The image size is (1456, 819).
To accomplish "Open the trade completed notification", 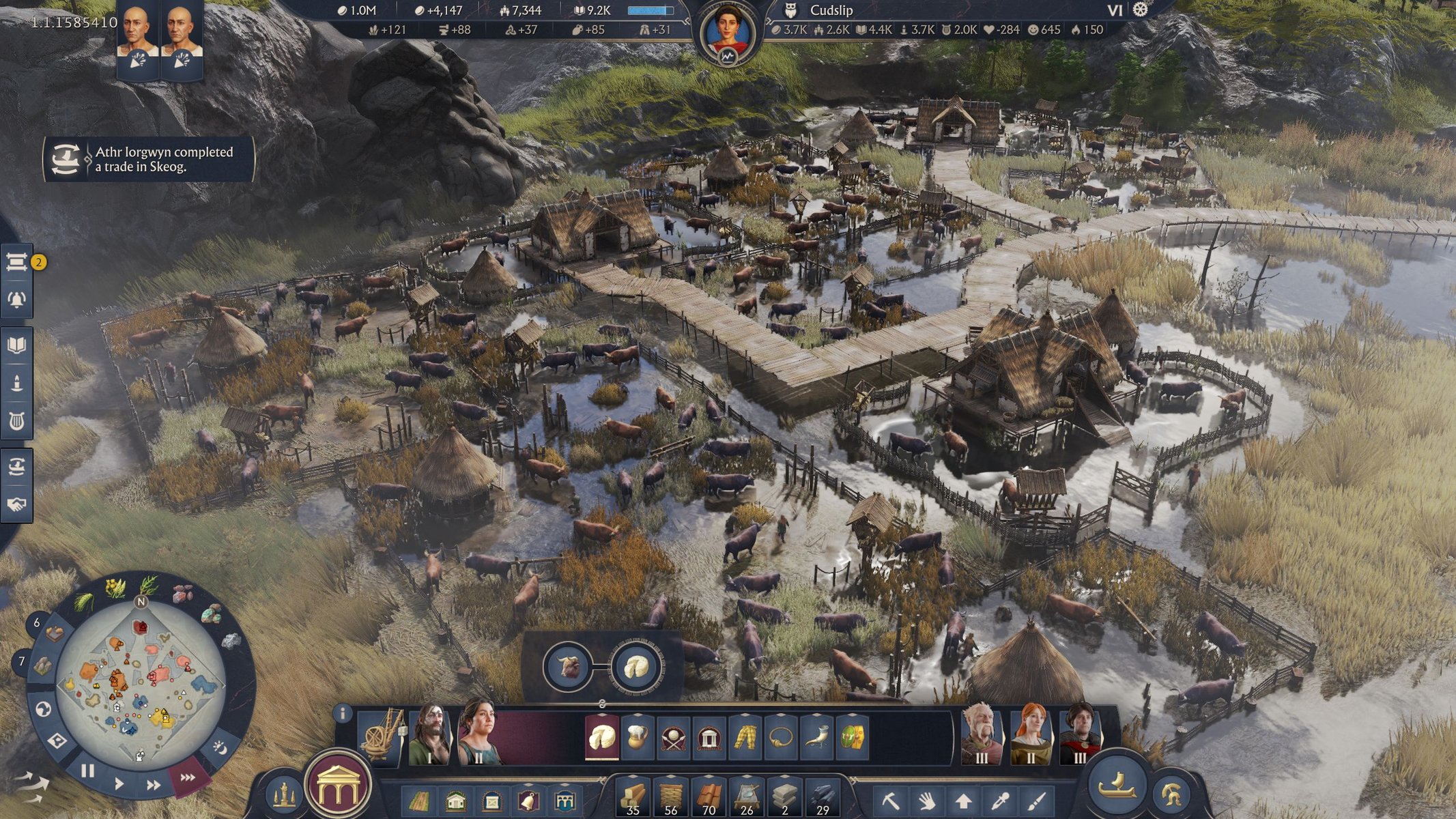I will 149,159.
